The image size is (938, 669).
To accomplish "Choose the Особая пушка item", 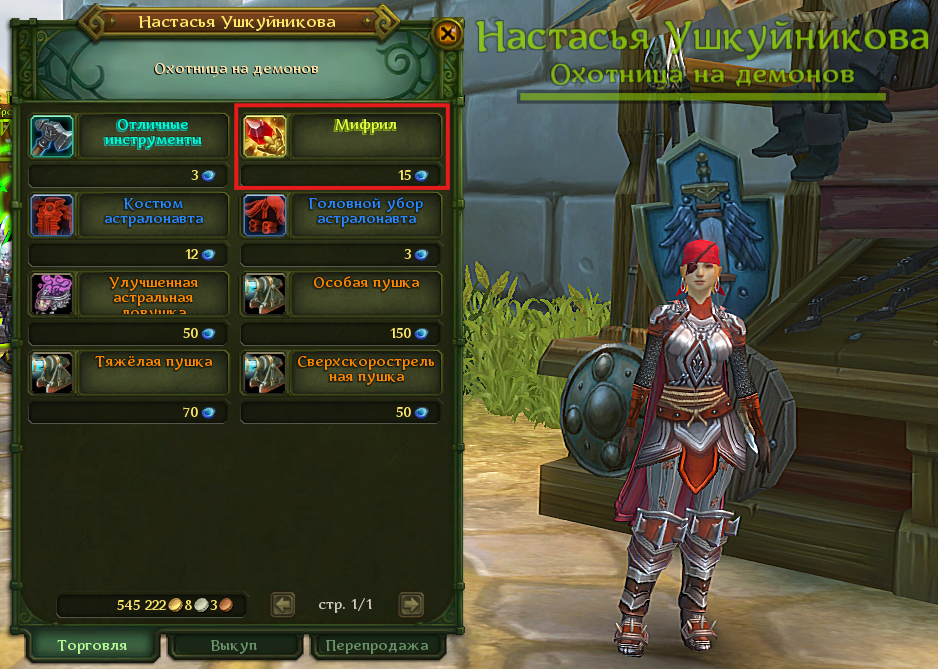I will click(342, 294).
